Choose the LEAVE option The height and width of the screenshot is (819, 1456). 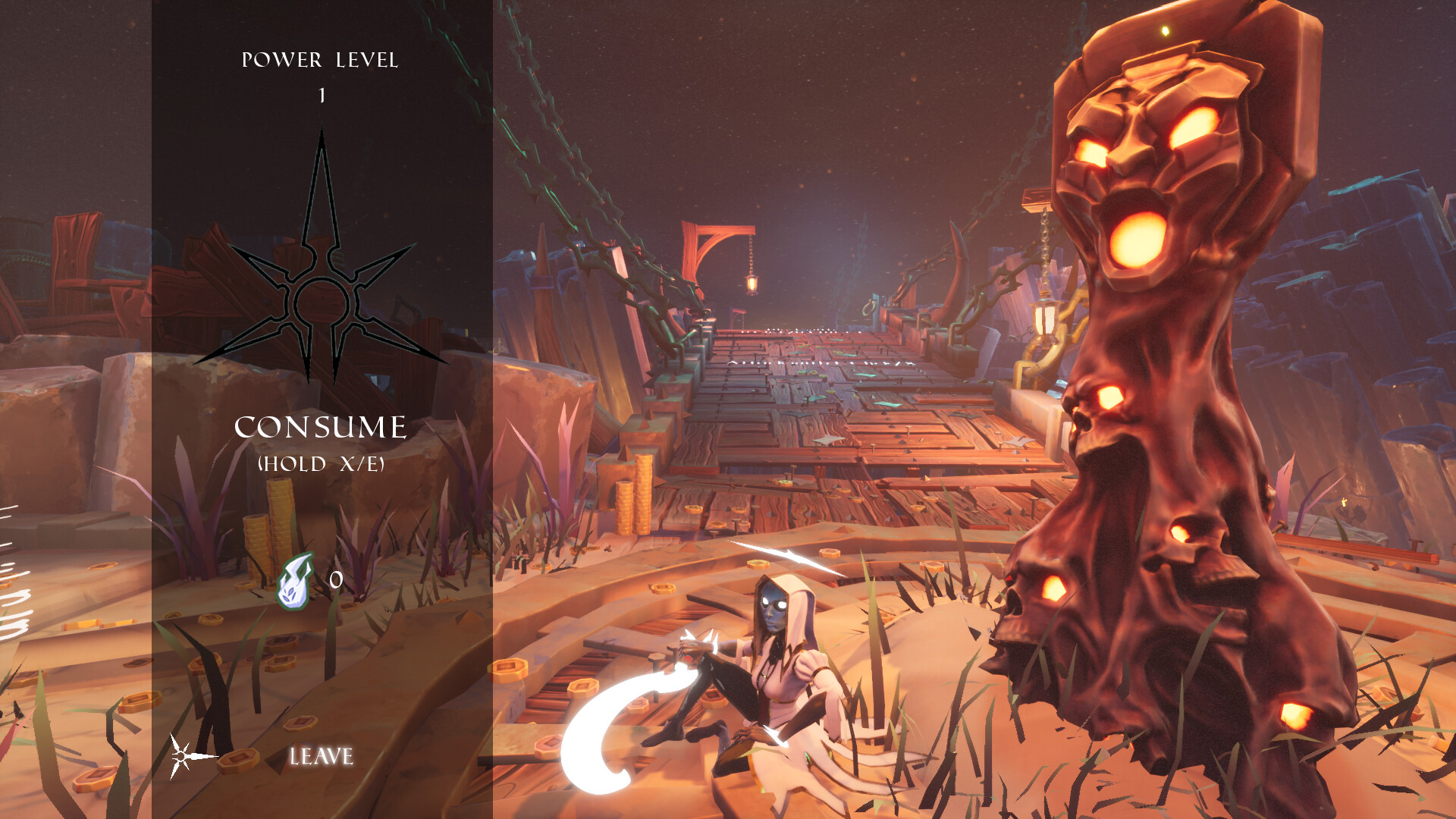pos(322,755)
